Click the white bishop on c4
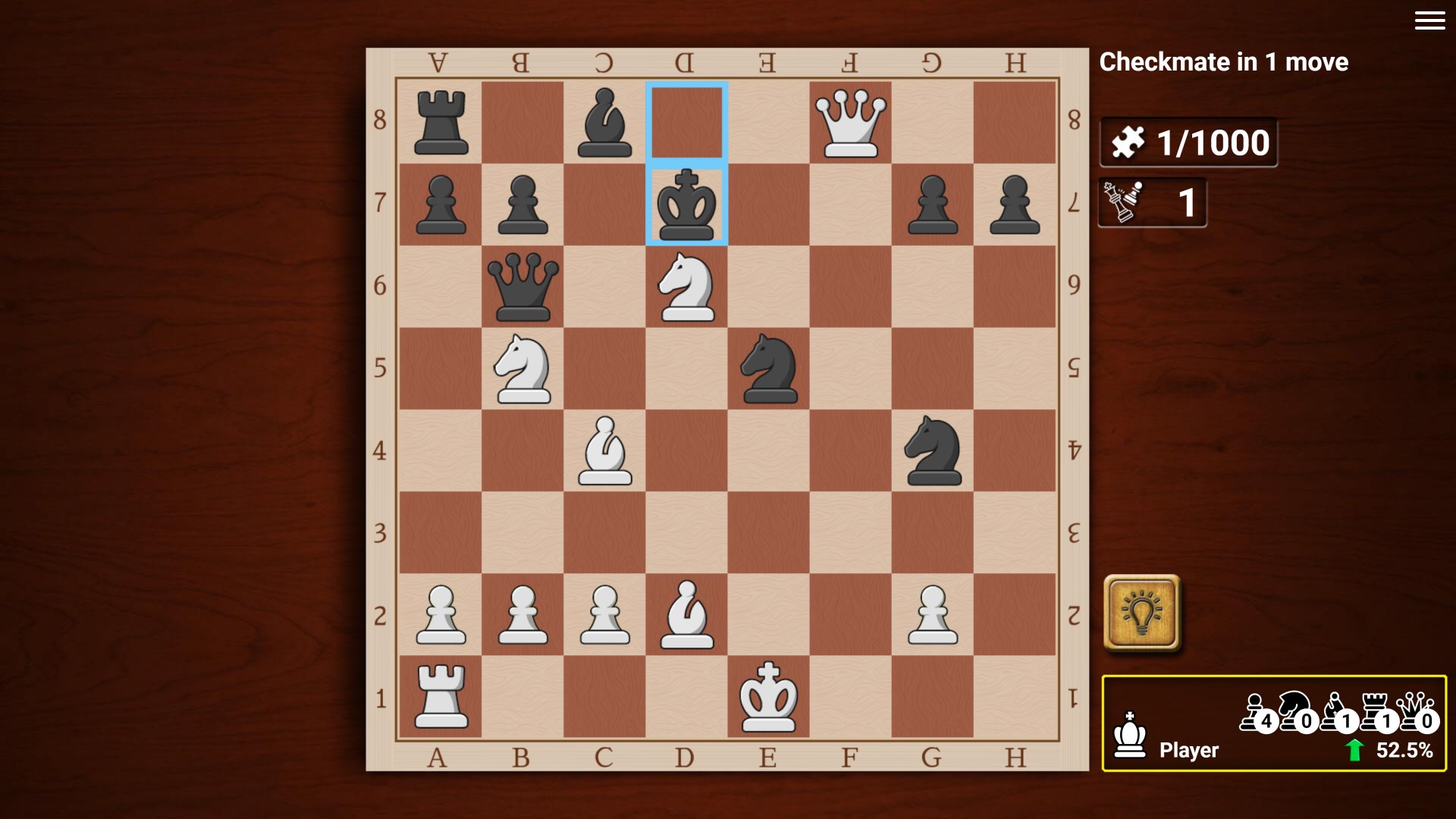Image resolution: width=1456 pixels, height=819 pixels. pos(604,451)
